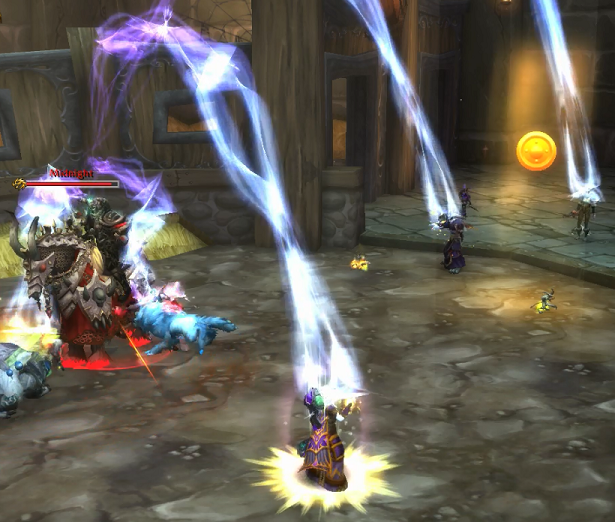Target Midnight via its red nameplate
The image size is (615, 522).
tap(70, 183)
